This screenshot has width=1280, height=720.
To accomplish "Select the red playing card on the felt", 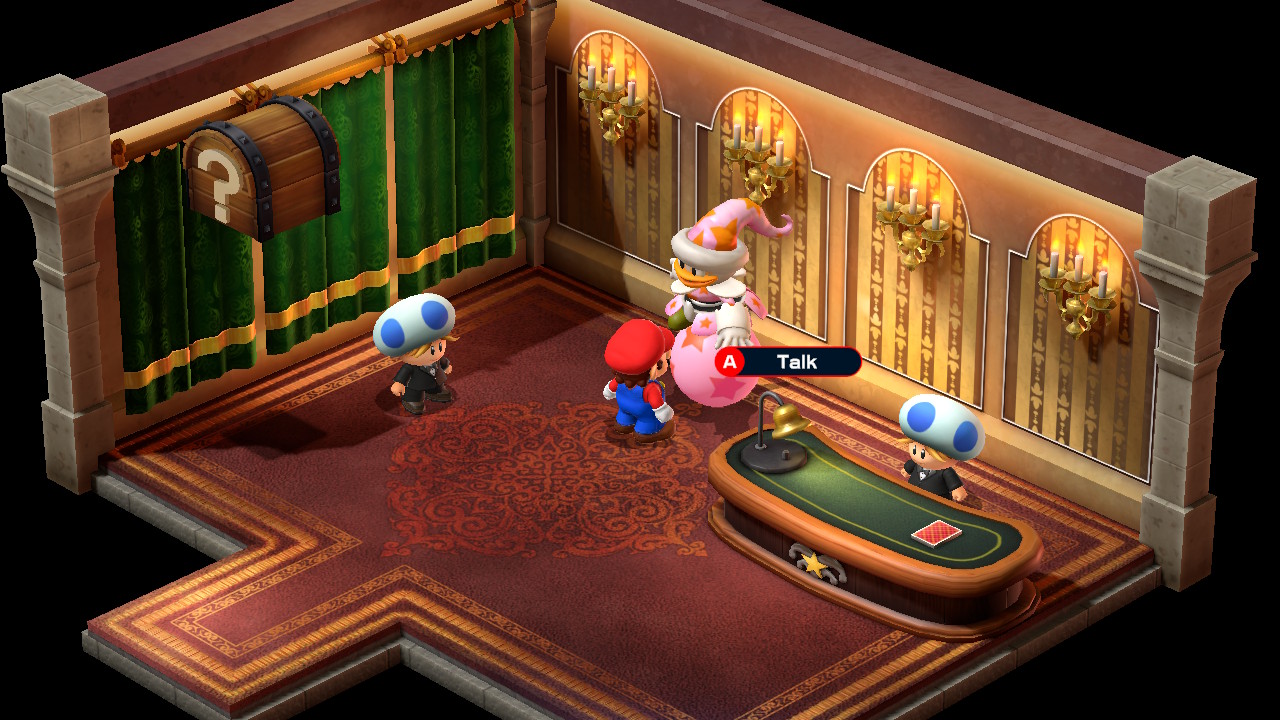I will 935,532.
